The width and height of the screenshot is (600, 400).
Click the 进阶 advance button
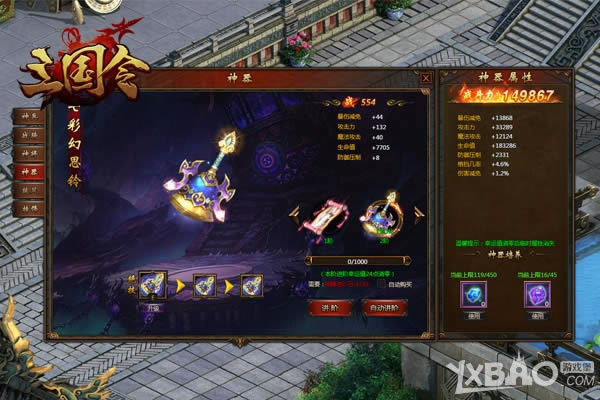point(329,308)
